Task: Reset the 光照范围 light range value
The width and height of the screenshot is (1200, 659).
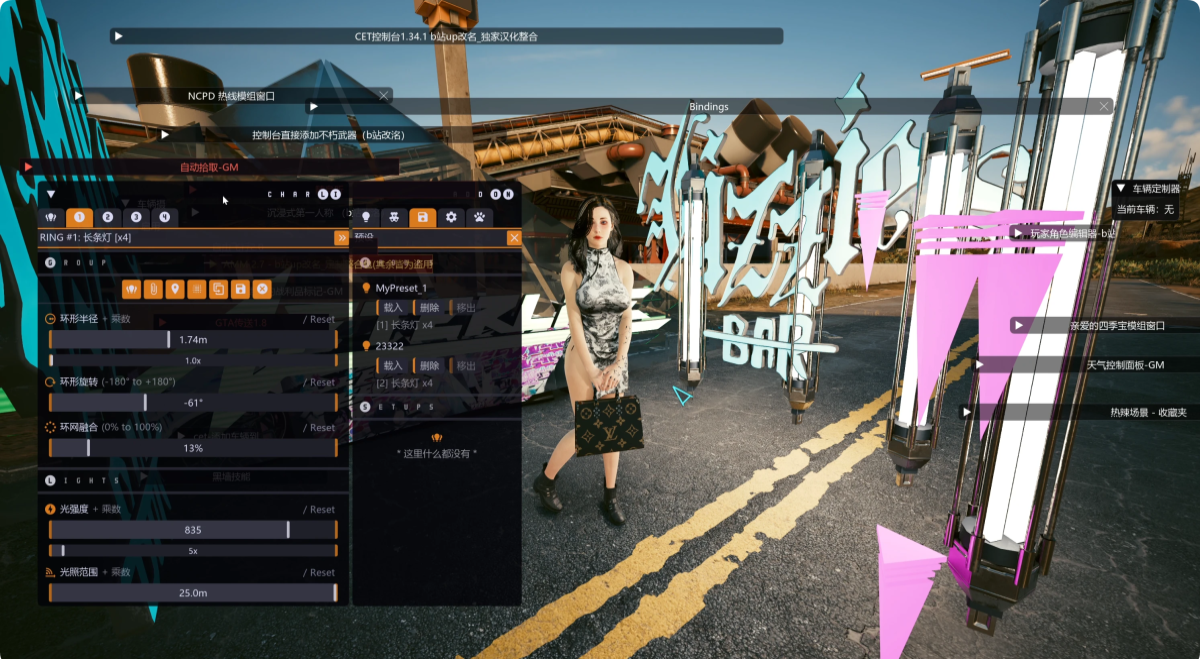Action: click(321, 573)
